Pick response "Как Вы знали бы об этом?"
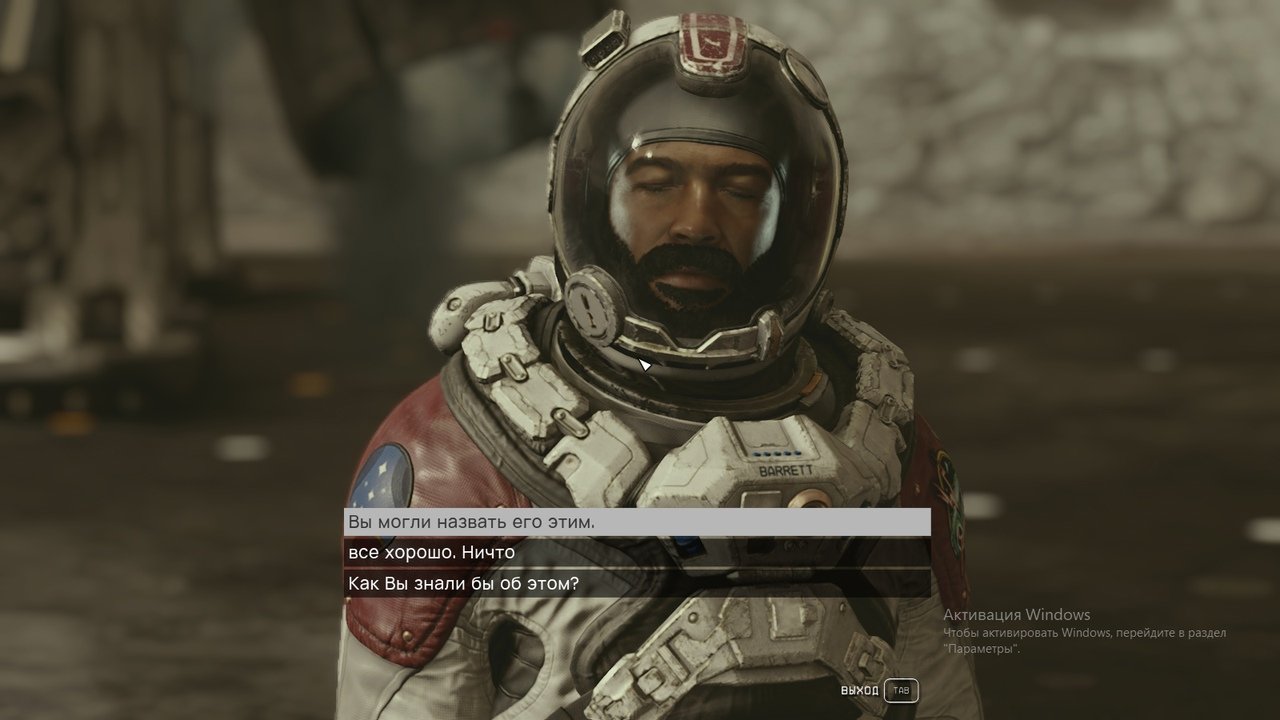The image size is (1280, 720). pos(637,584)
